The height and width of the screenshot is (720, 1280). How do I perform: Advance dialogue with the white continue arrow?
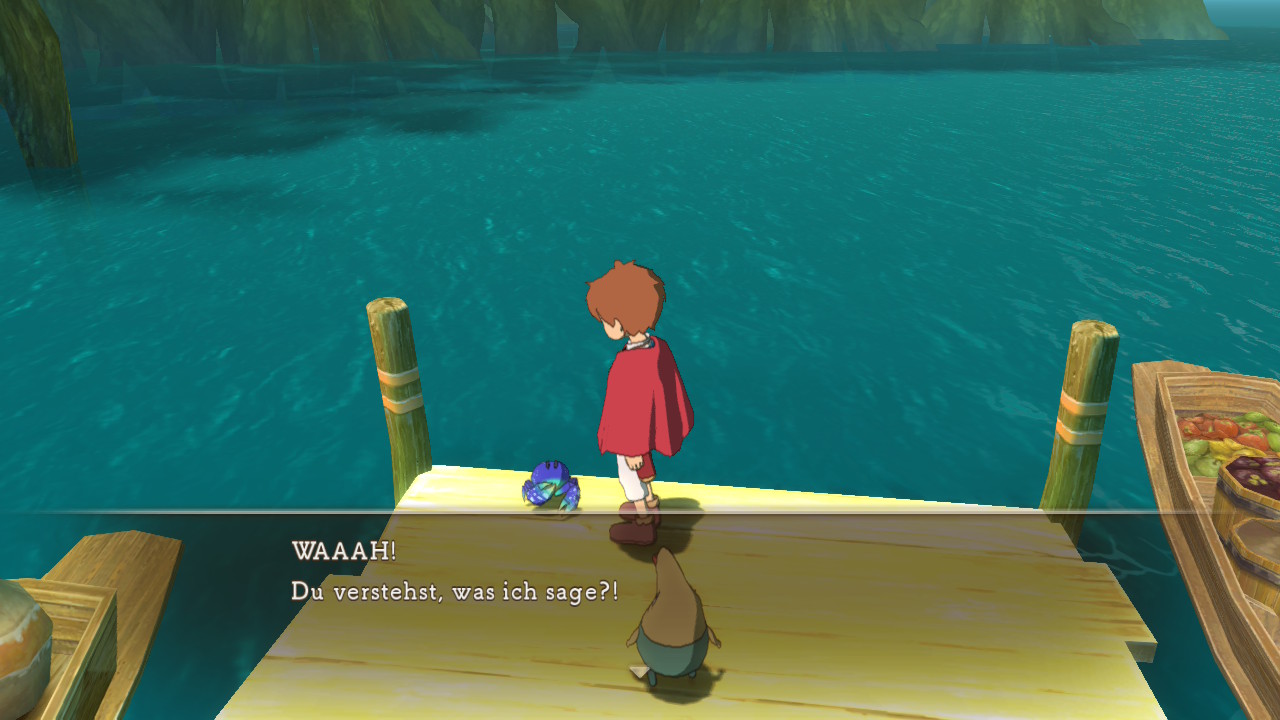(x=637, y=672)
